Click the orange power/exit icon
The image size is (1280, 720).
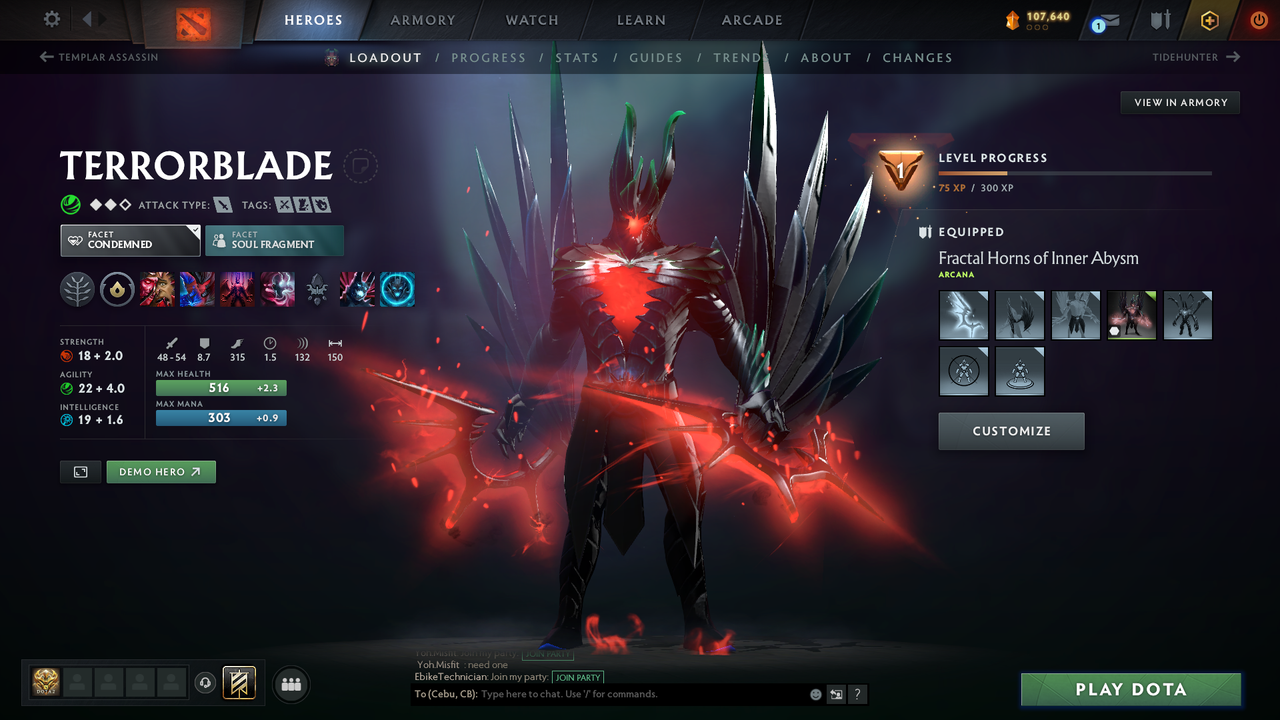(1258, 19)
